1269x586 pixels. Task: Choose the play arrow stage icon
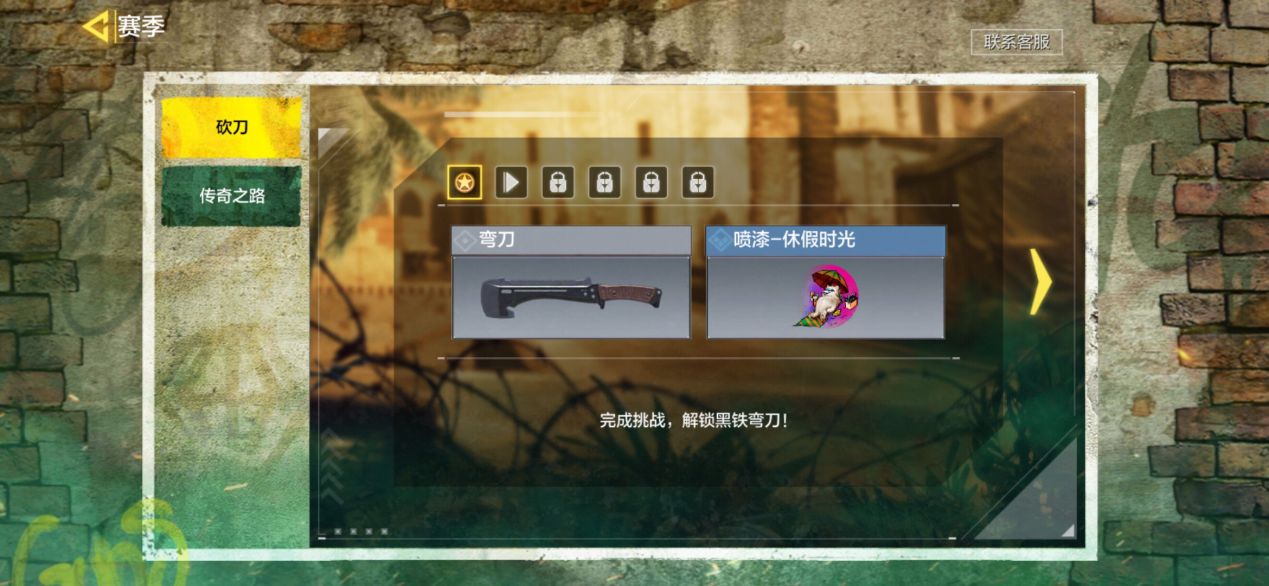[511, 182]
